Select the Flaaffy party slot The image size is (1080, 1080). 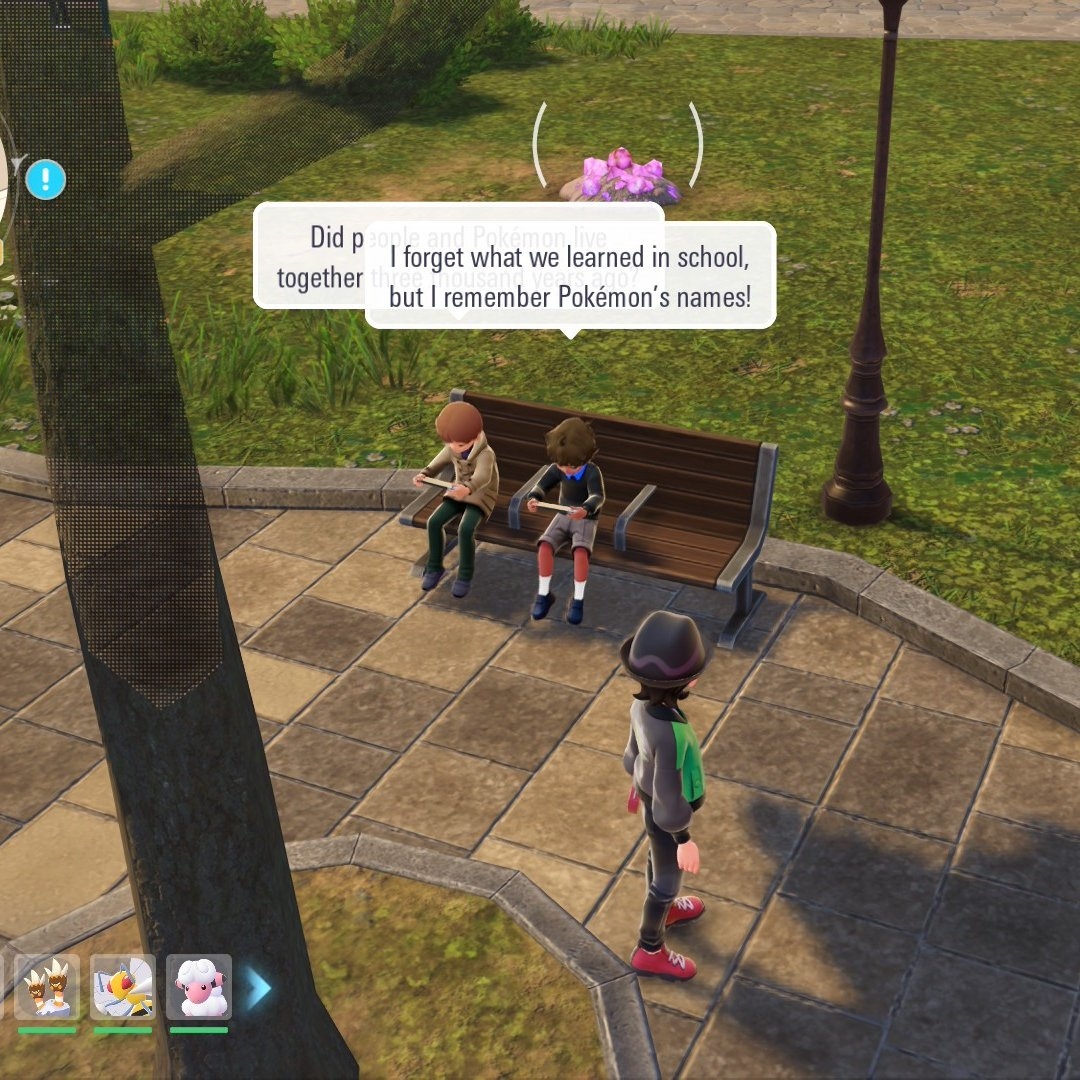coord(199,986)
